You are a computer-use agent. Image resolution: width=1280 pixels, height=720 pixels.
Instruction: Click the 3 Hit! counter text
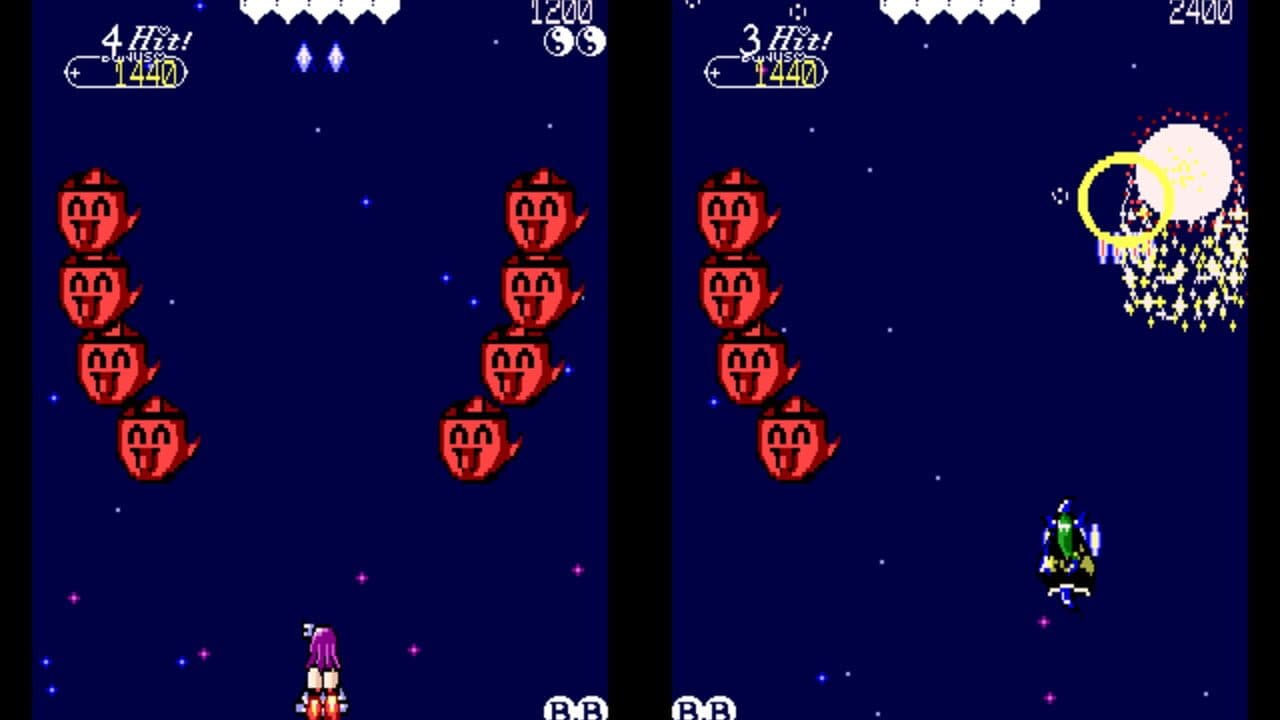[785, 42]
